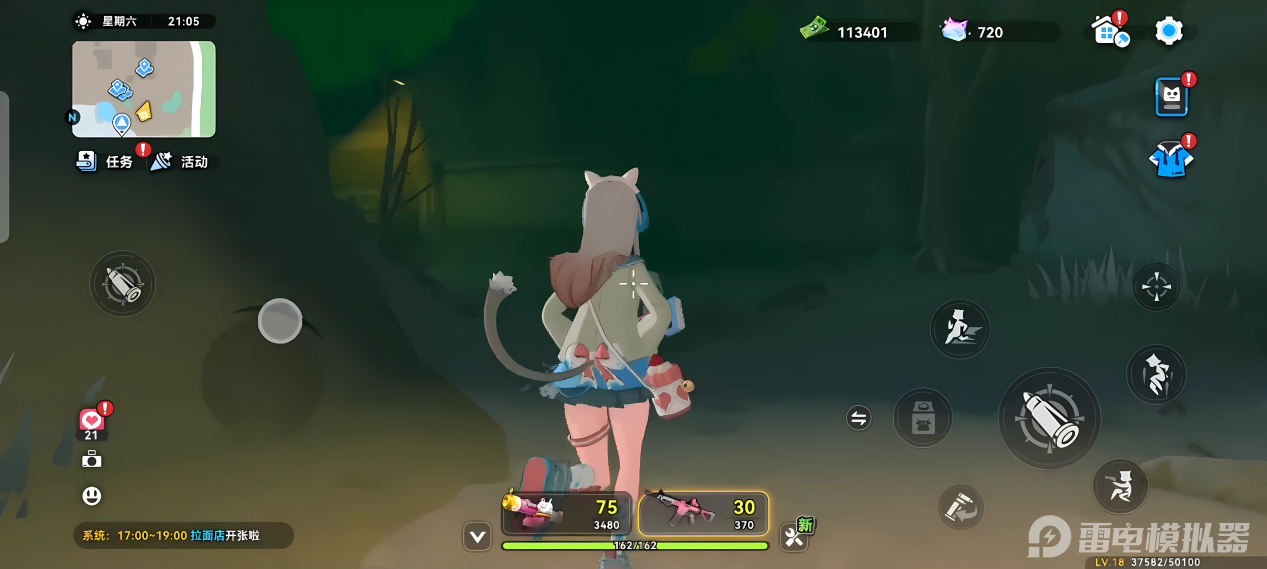Tap the swap arrows button

click(x=858, y=418)
